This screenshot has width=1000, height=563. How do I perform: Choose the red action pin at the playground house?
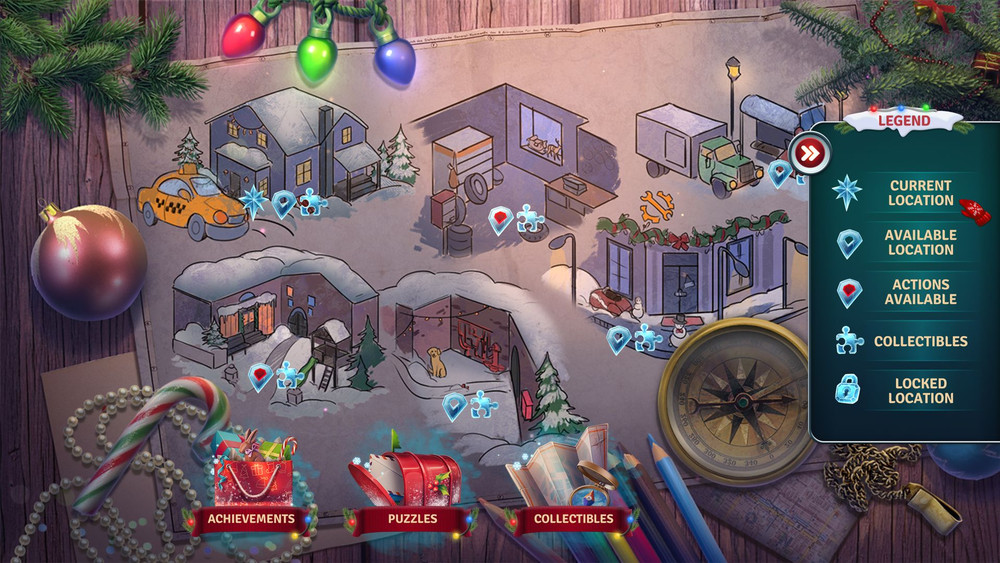260,377
